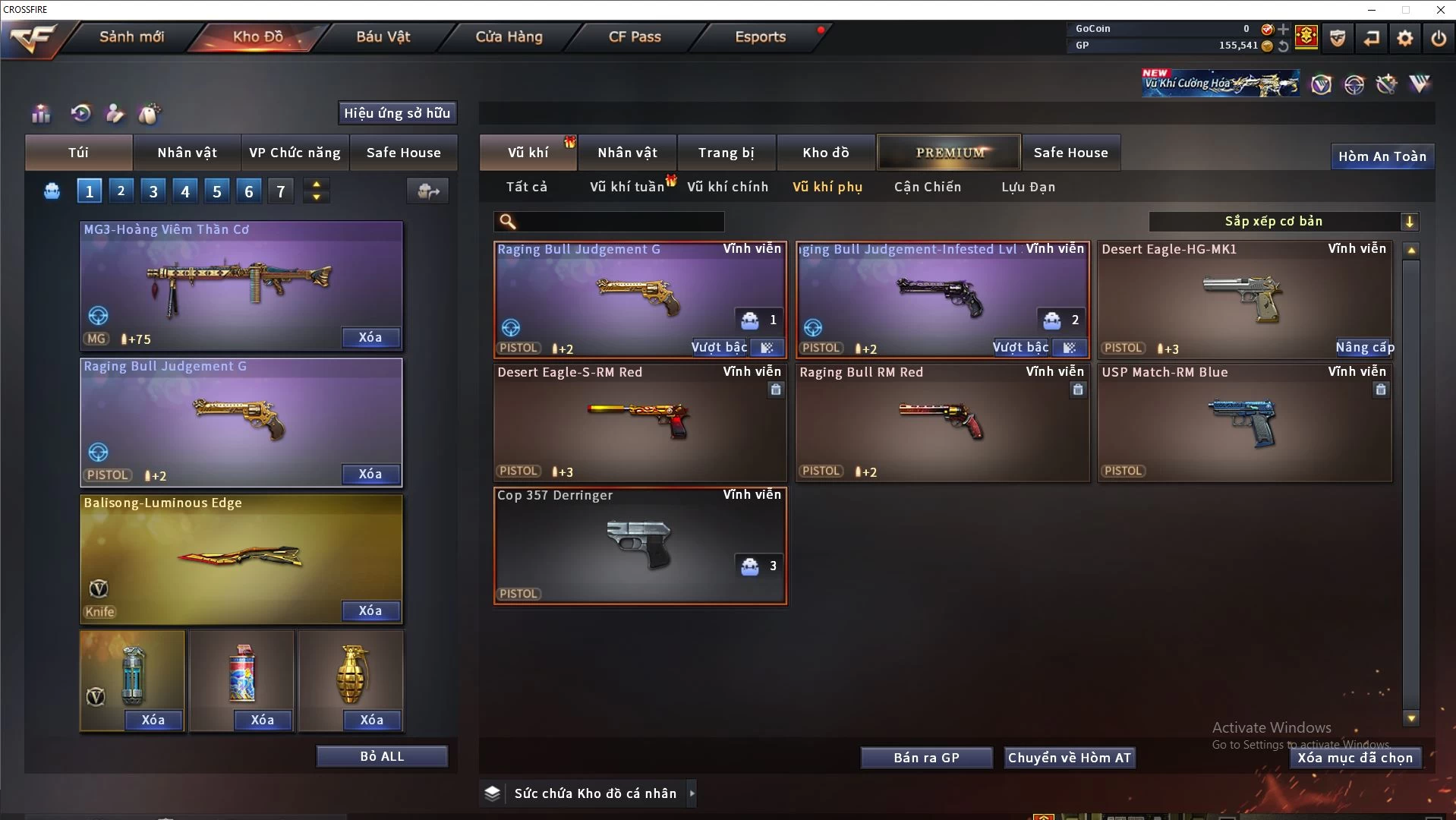This screenshot has height=820, width=1456.
Task: Select bag number 3
Action: pos(153,191)
